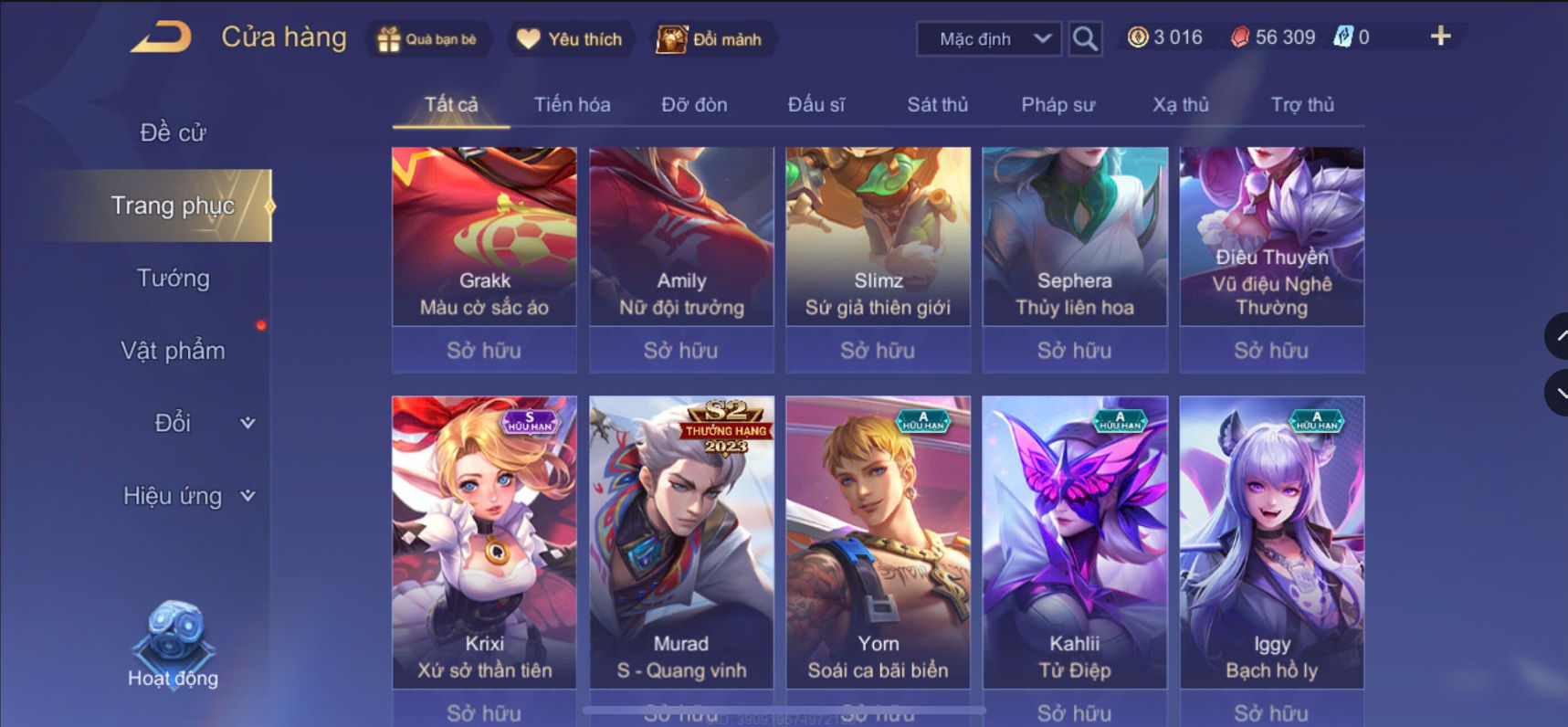Open Vật phẩm with the red notification dot
The width and height of the screenshot is (1568, 727).
pyautogui.click(x=174, y=350)
